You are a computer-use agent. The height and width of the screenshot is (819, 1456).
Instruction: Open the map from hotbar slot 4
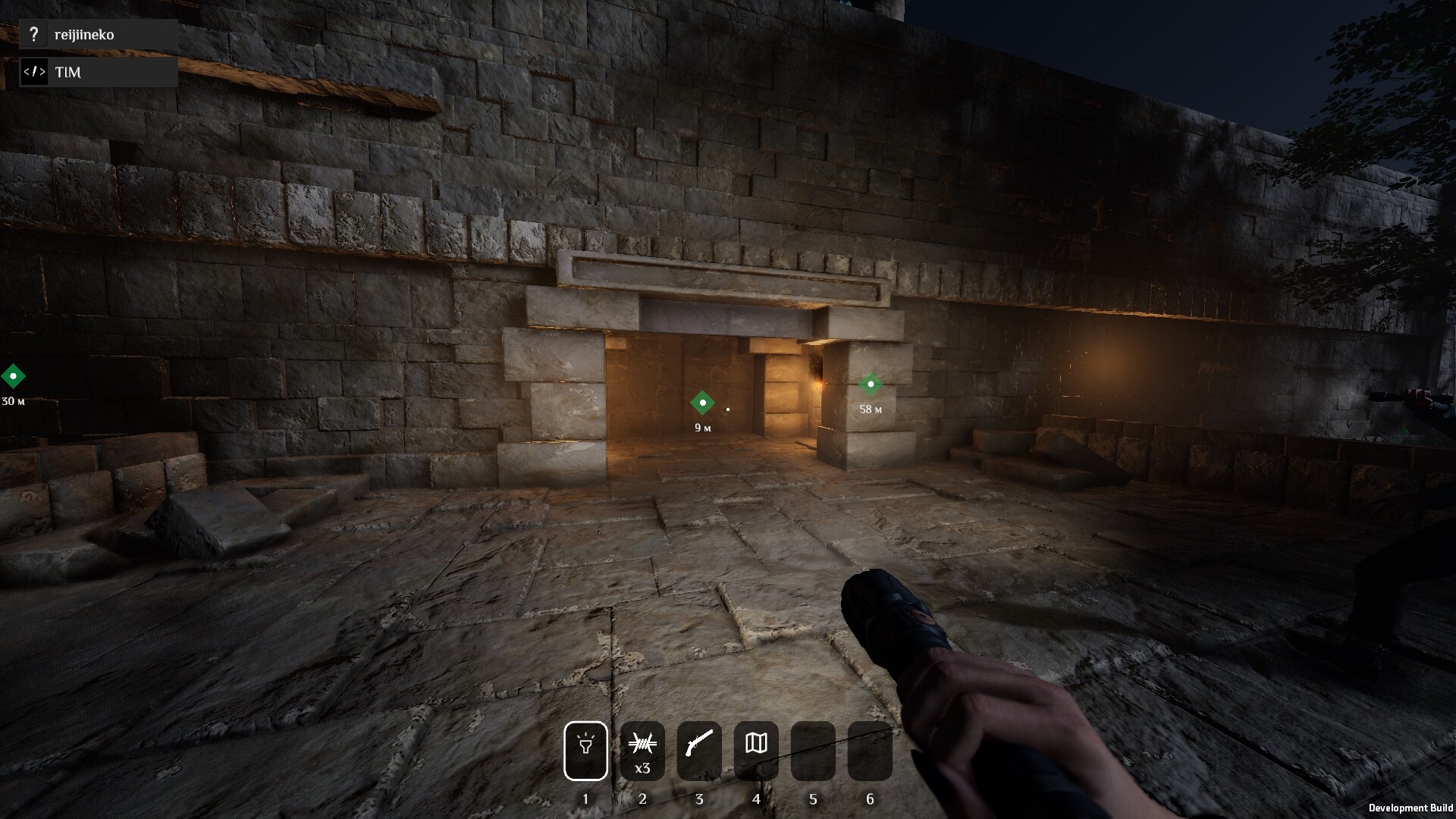pyautogui.click(x=756, y=750)
